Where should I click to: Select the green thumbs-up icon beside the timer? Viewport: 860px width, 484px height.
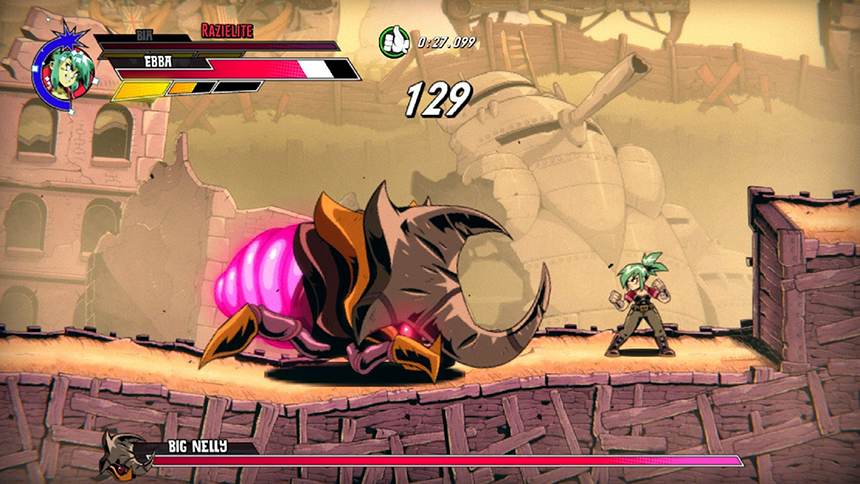coord(394,41)
